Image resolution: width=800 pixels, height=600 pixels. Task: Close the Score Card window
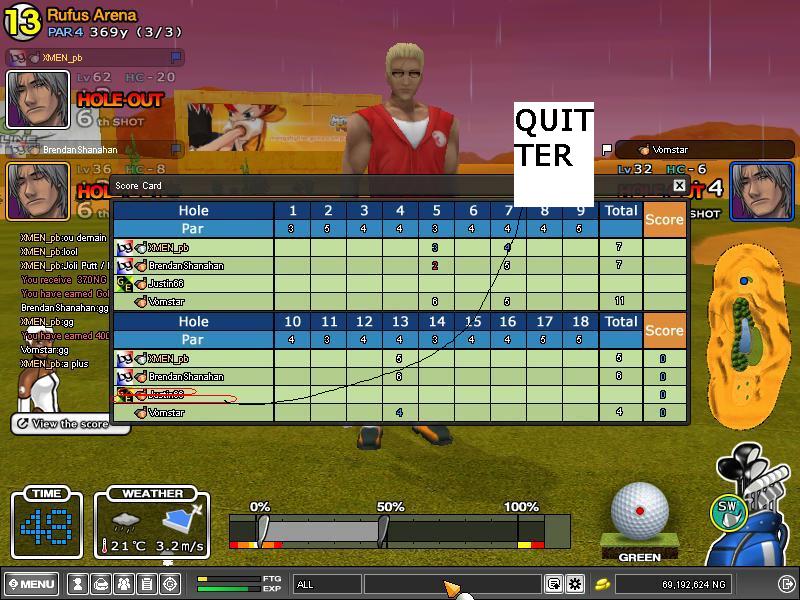point(679,185)
